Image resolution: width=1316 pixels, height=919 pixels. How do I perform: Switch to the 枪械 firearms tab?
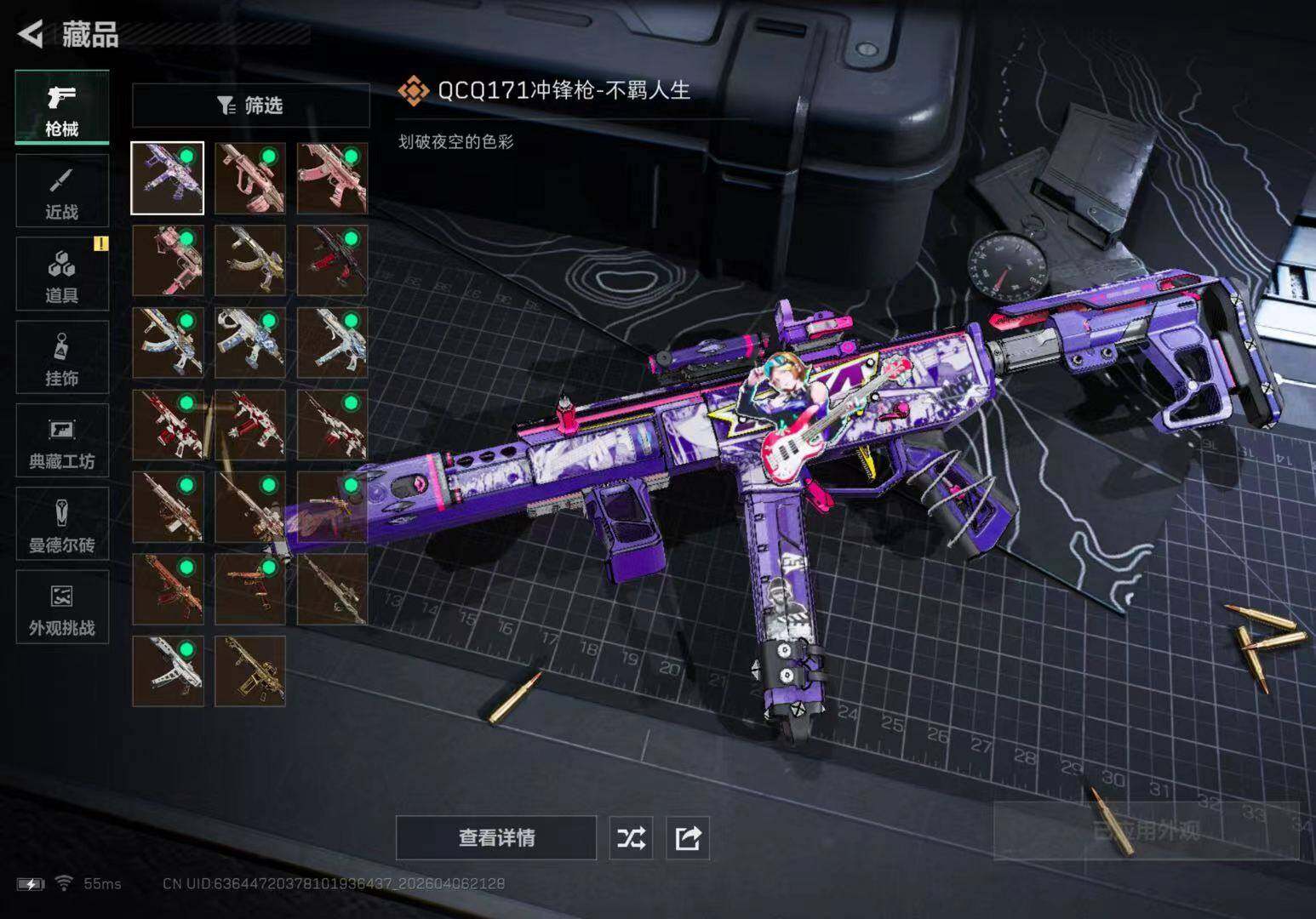pyautogui.click(x=62, y=108)
